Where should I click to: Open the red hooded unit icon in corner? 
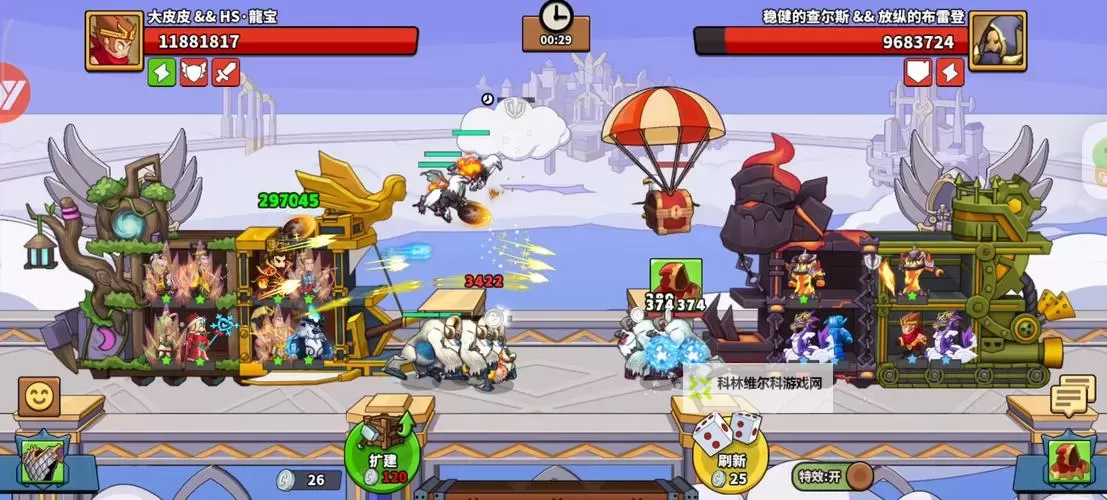tap(1067, 462)
